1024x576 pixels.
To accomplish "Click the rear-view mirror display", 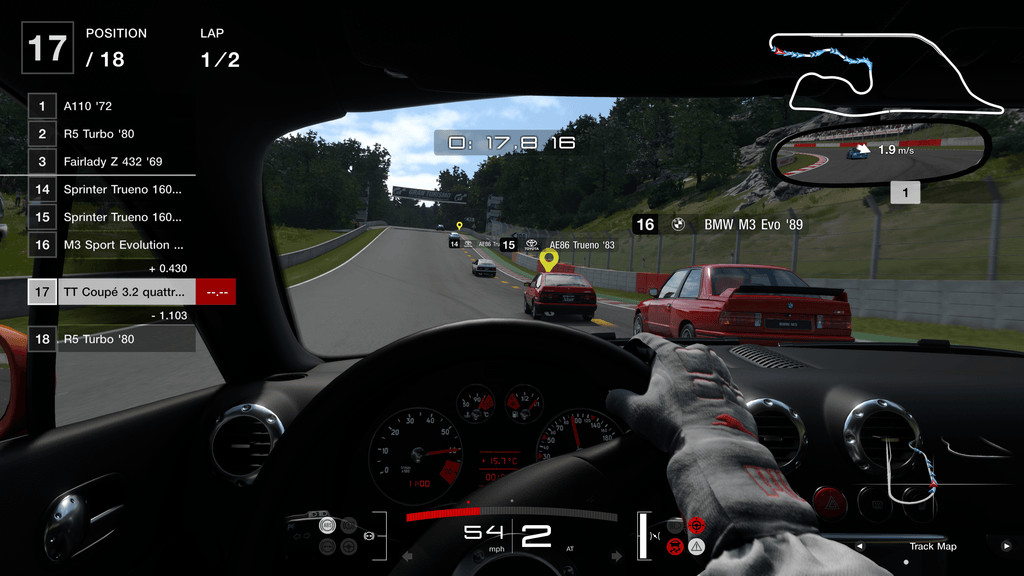I will [x=880, y=152].
